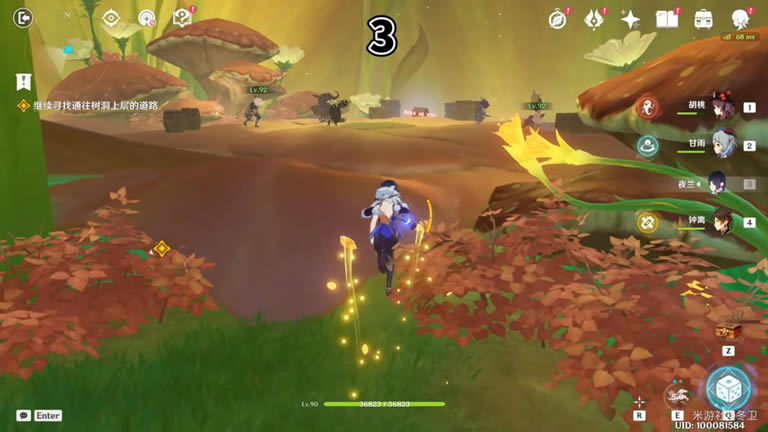This screenshot has height=432, width=768.
Task: Use the treasure chest gadget icon
Action: (728, 332)
